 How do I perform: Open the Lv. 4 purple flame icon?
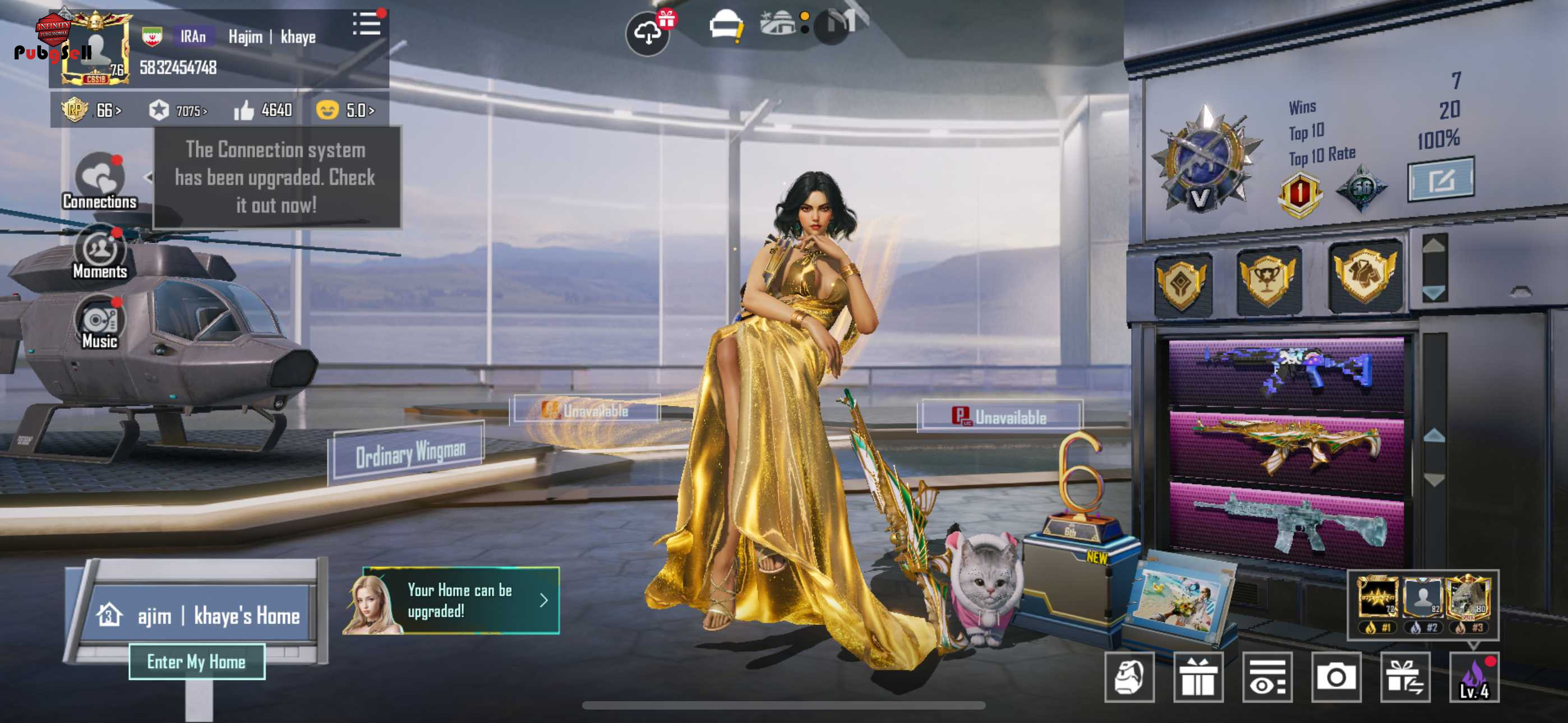[1474, 676]
